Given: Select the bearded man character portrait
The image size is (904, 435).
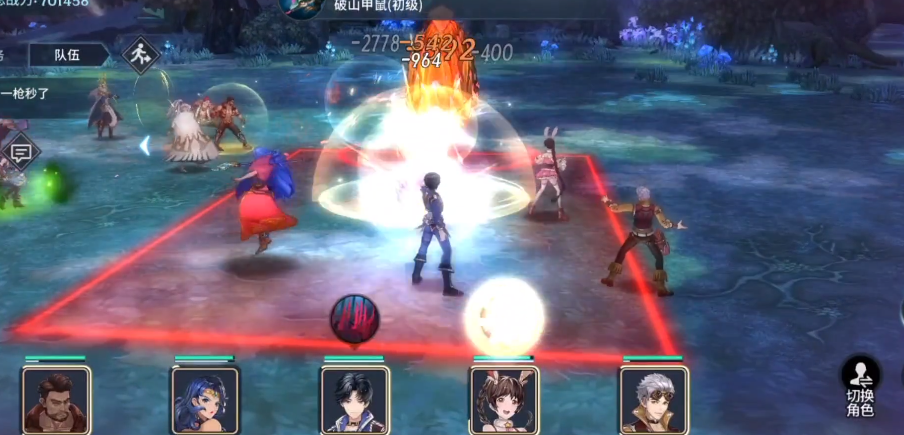Looking at the screenshot, I should click(56, 399).
